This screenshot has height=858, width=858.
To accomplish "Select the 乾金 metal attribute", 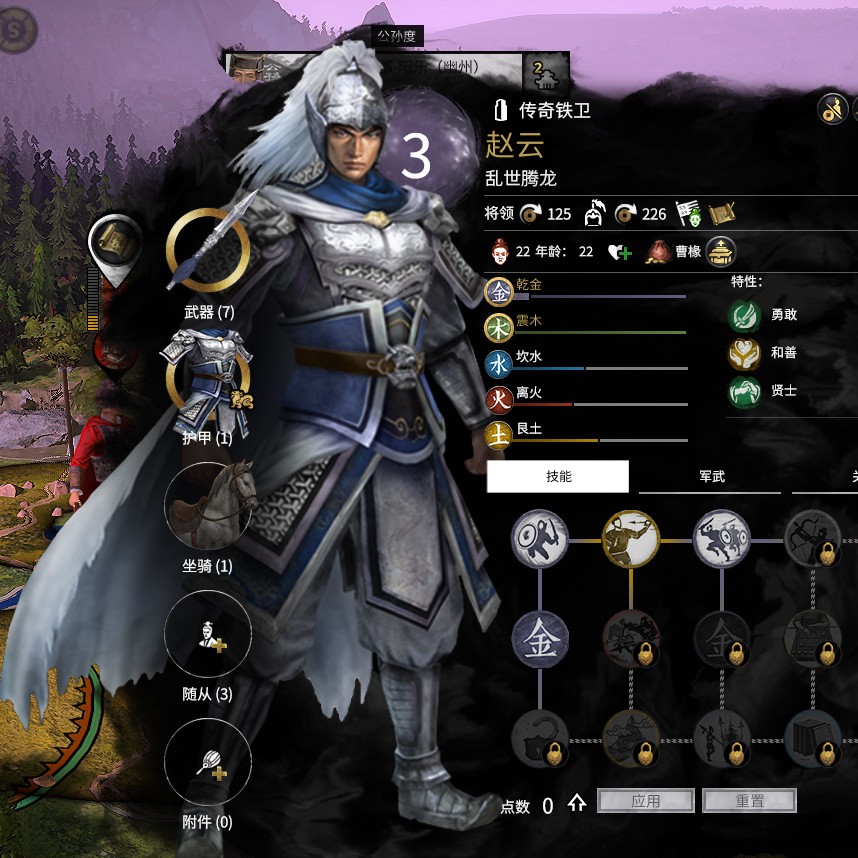I will (x=499, y=291).
